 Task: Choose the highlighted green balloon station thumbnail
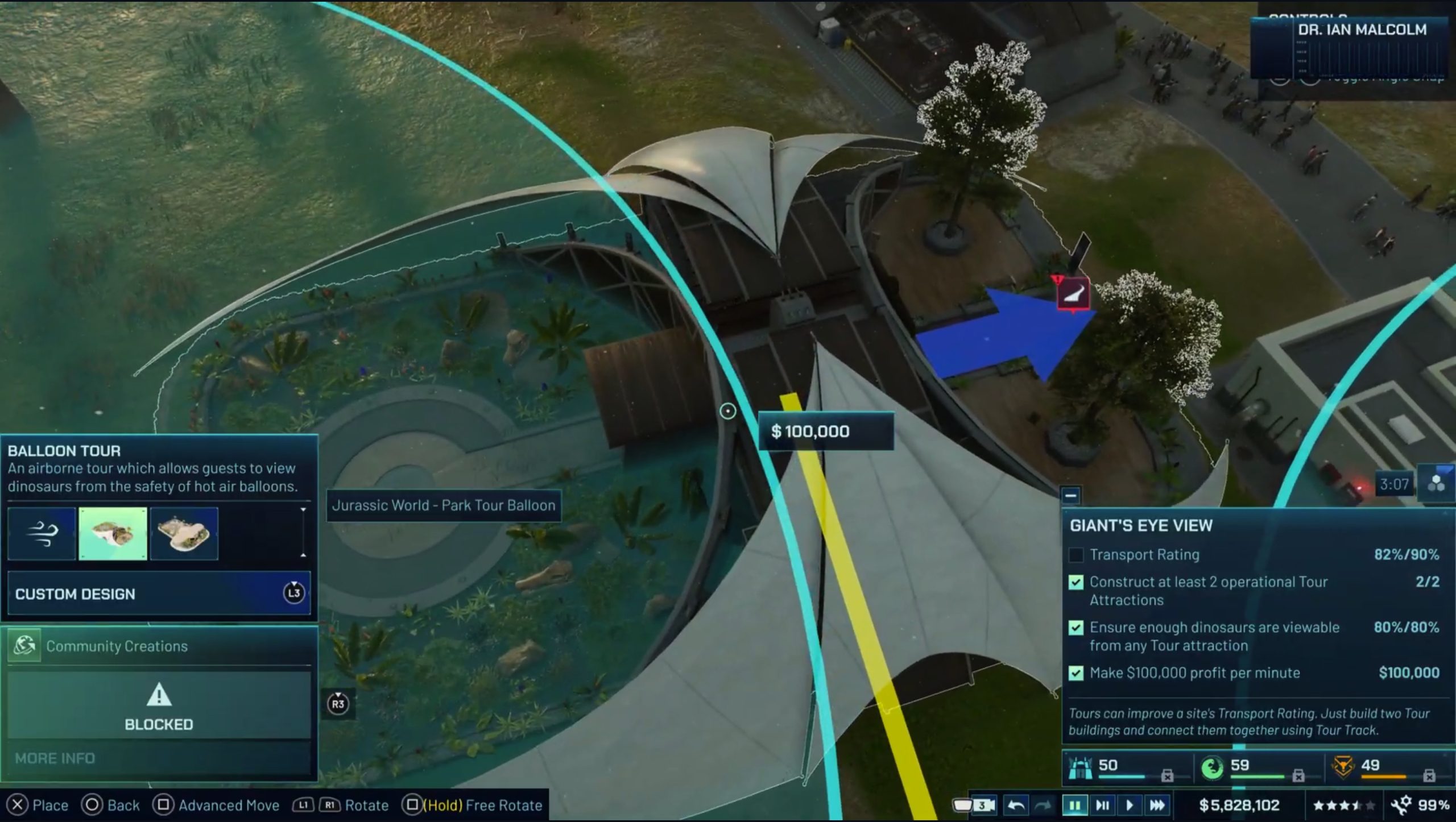[113, 534]
